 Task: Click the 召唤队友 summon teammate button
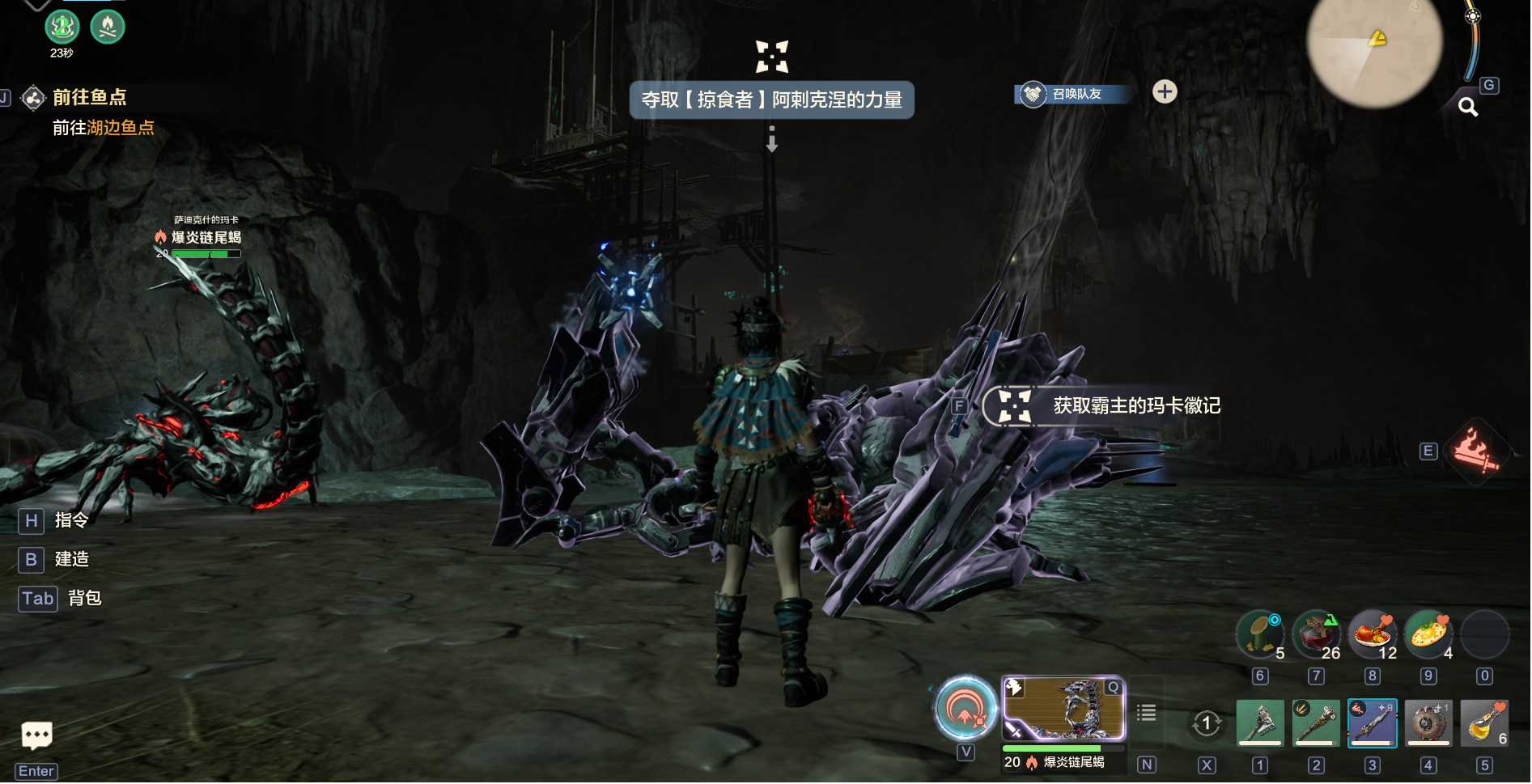pos(1072,94)
